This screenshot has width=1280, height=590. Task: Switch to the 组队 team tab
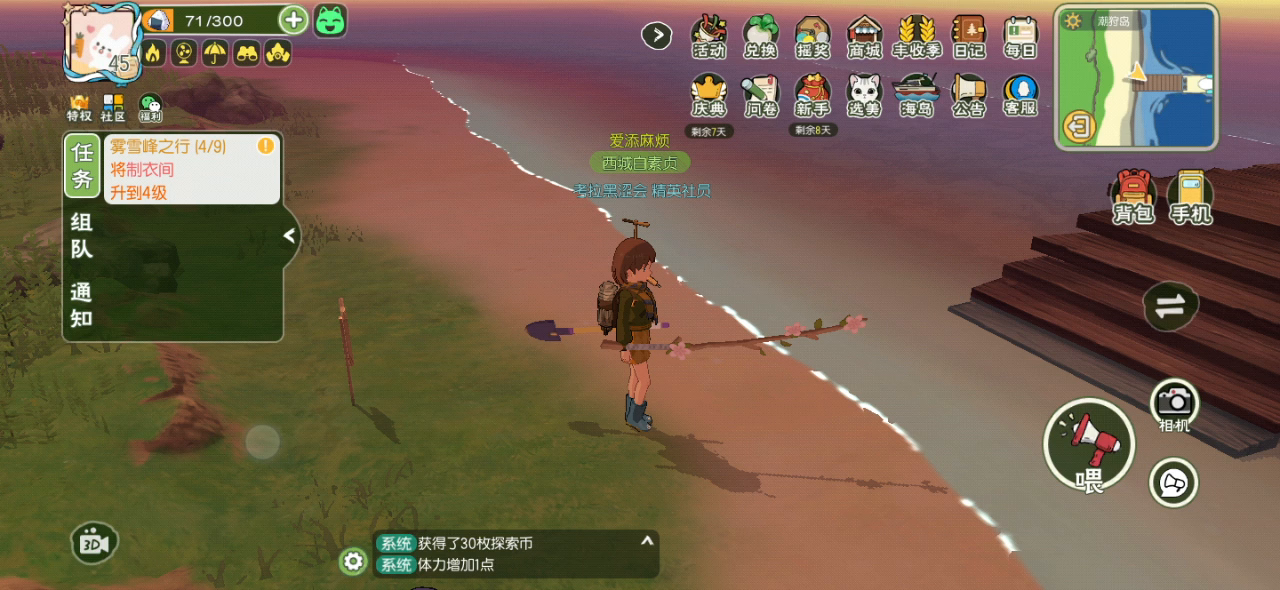click(82, 236)
